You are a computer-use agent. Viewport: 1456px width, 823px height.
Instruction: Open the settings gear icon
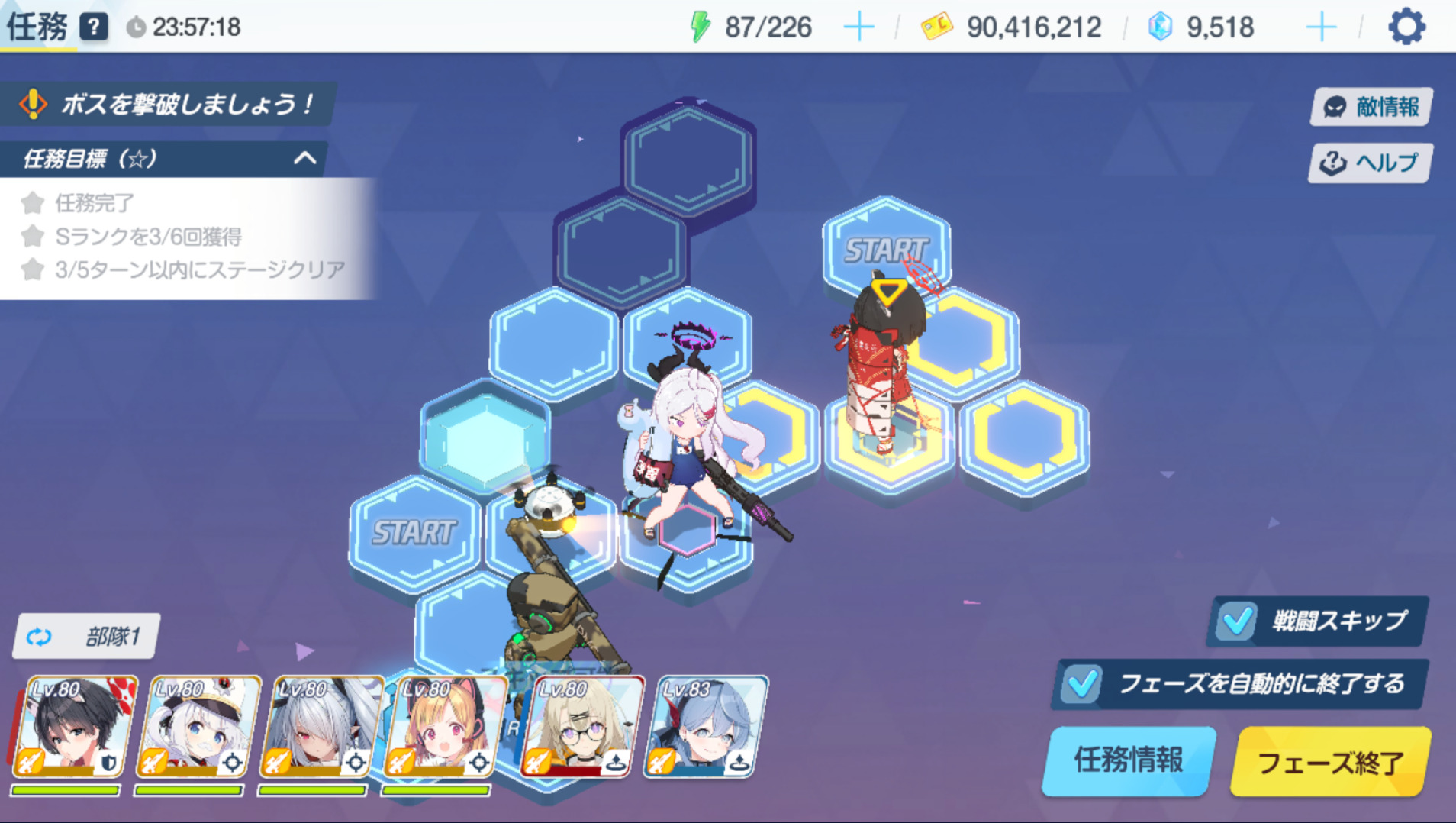1406,25
